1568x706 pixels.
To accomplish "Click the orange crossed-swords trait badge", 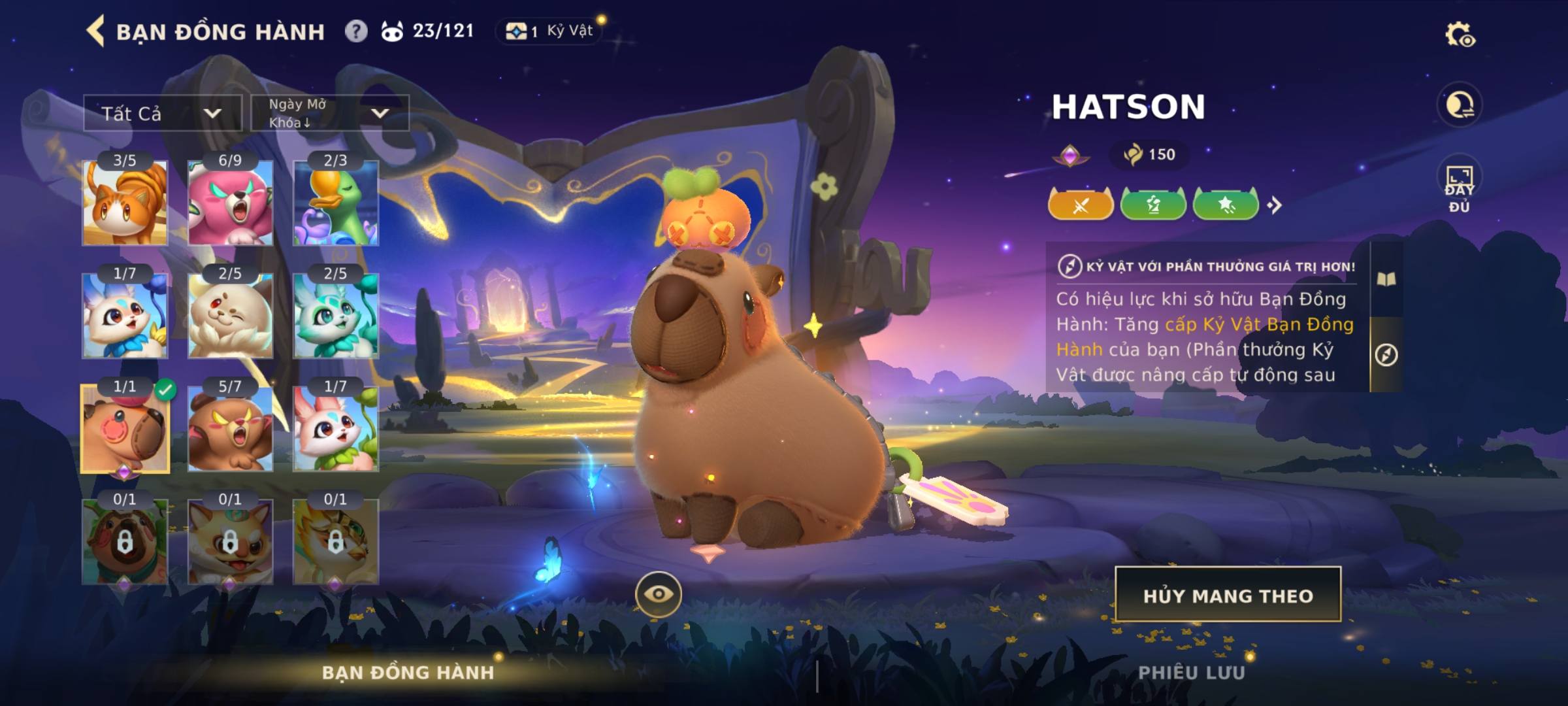I will (1081, 205).
